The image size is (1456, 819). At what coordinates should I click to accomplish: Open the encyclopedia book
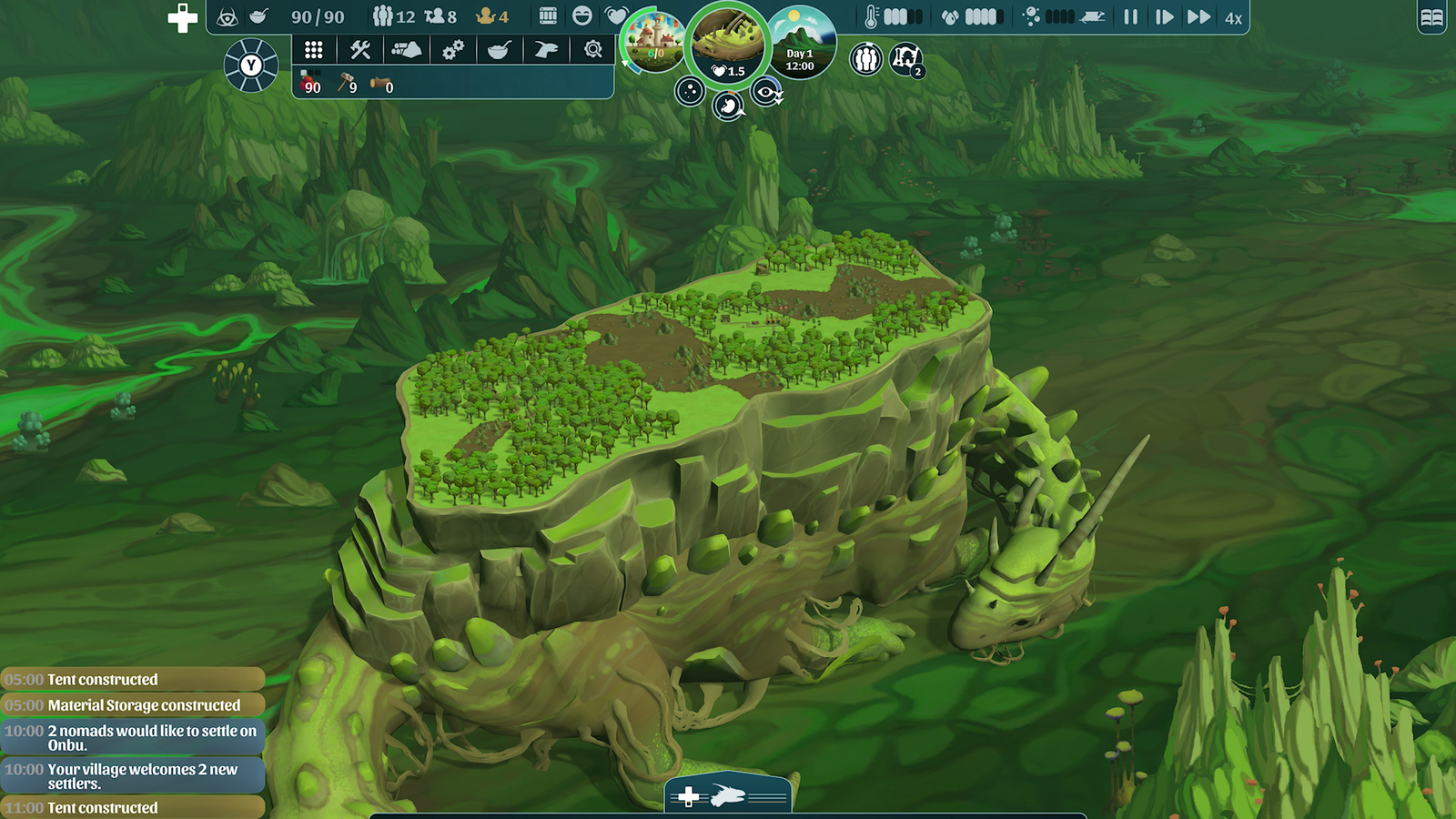(x=1431, y=17)
